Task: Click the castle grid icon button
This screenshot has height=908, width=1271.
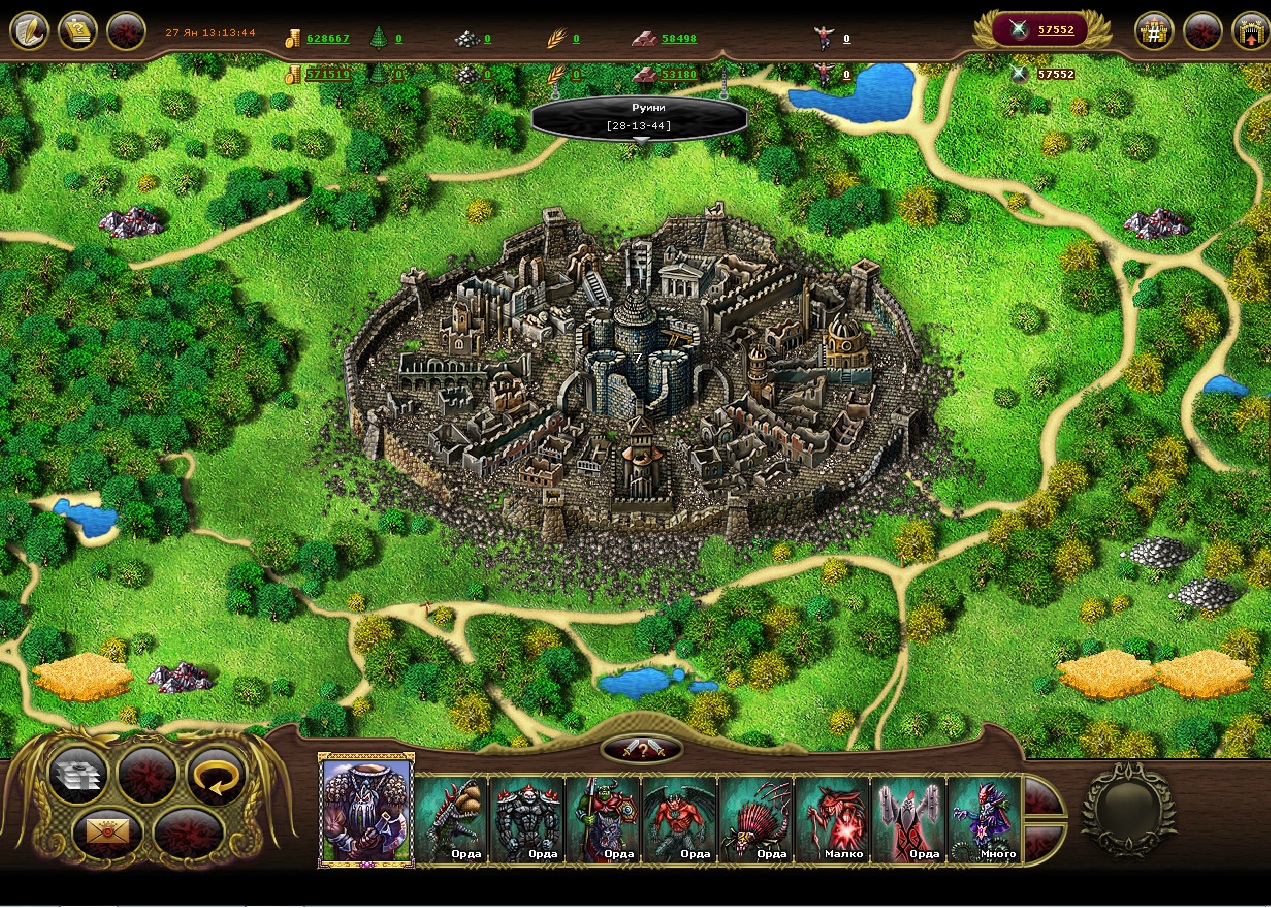Action: pos(1154,31)
